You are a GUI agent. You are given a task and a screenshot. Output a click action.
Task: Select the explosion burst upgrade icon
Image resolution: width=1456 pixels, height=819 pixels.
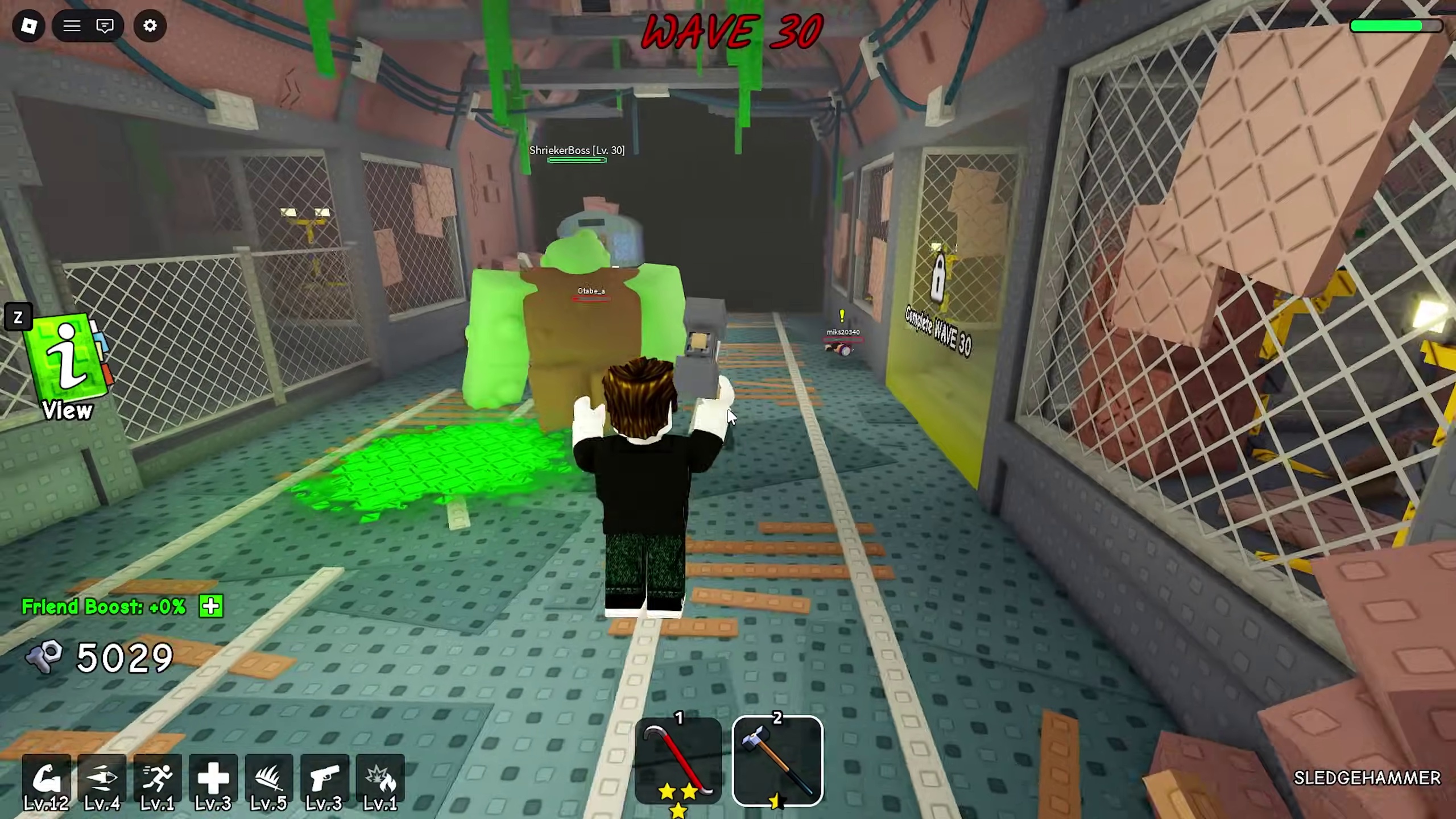[380, 779]
